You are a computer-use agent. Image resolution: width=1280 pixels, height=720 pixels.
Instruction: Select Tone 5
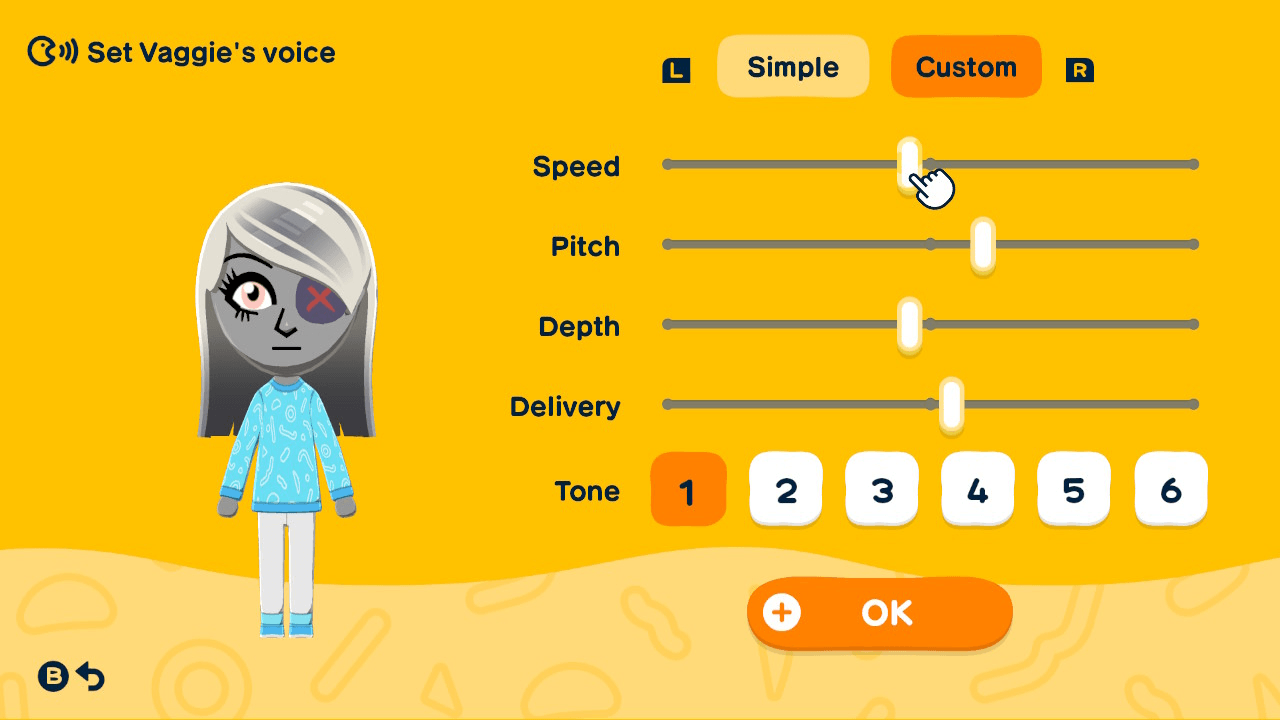(1073, 489)
